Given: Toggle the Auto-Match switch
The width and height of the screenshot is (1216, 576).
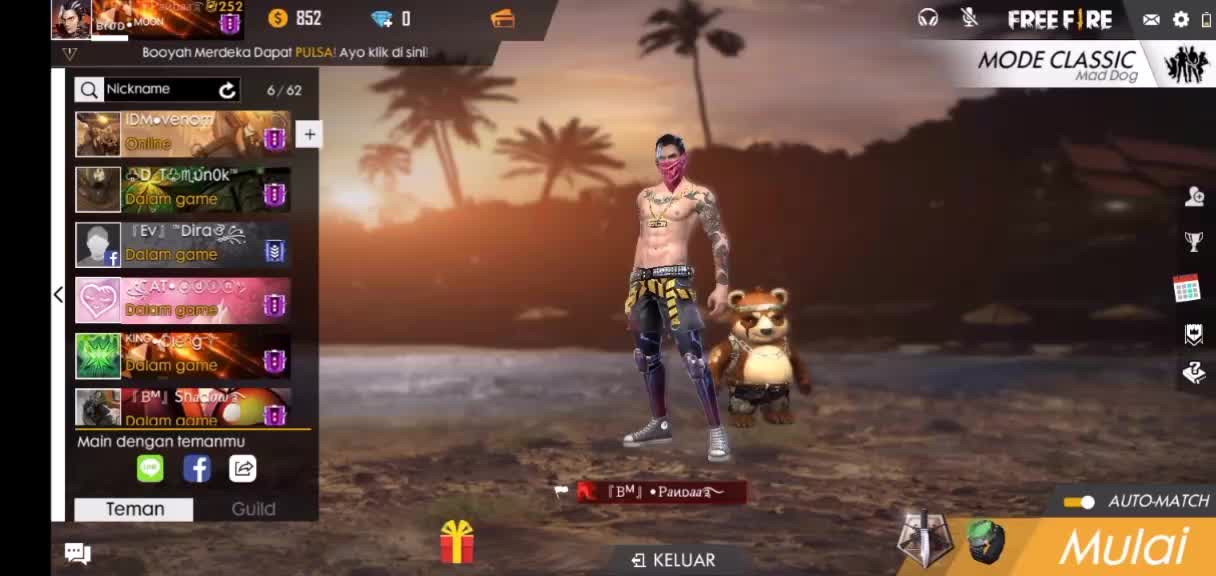Looking at the screenshot, I should [x=1079, y=502].
